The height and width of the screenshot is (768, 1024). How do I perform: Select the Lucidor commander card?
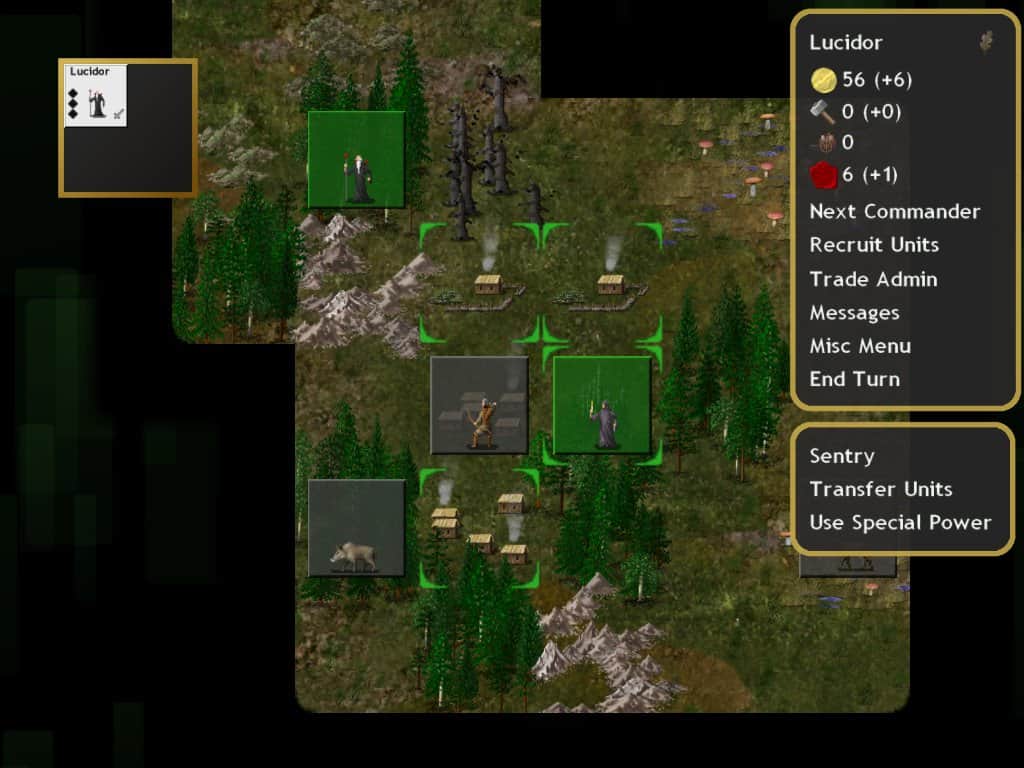pyautogui.click(x=96, y=96)
